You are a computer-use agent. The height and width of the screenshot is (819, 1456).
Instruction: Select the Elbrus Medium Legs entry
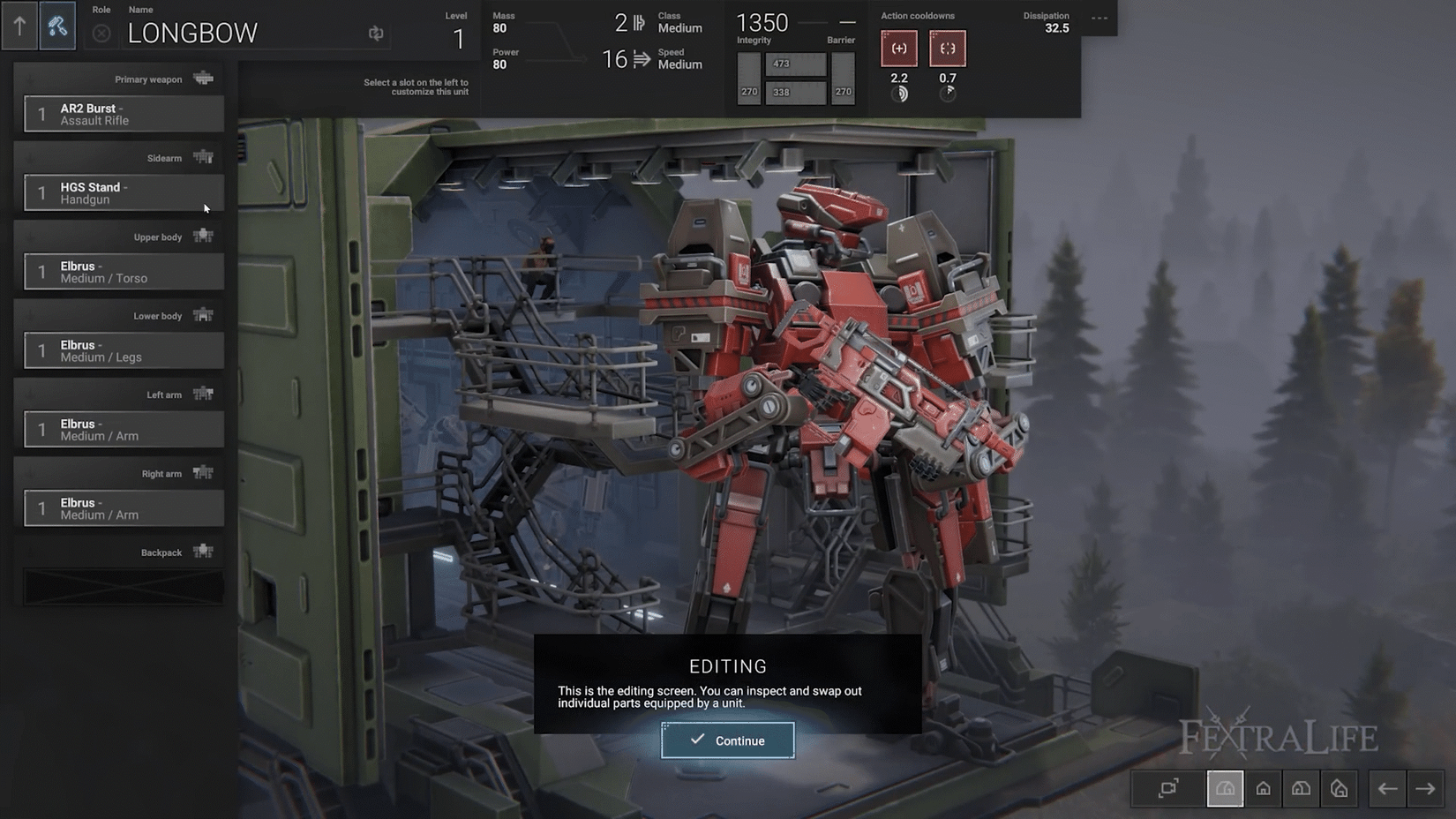click(x=123, y=350)
